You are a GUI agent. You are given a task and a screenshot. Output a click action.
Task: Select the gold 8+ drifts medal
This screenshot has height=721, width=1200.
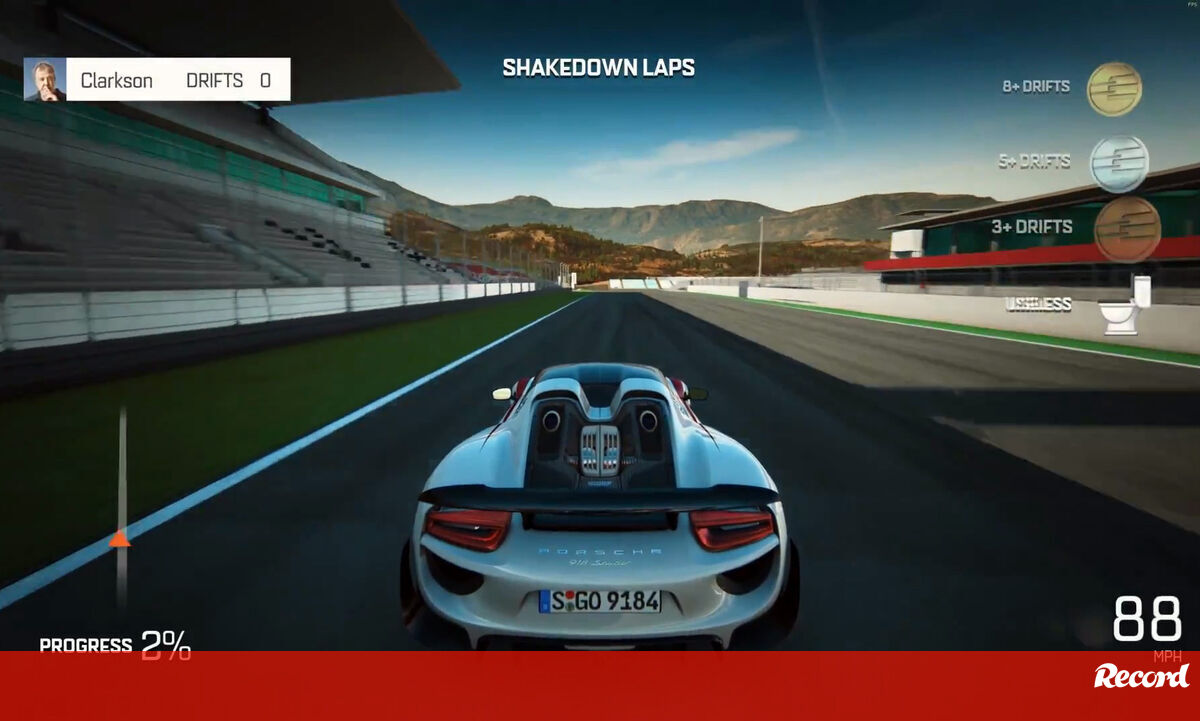click(x=1114, y=89)
